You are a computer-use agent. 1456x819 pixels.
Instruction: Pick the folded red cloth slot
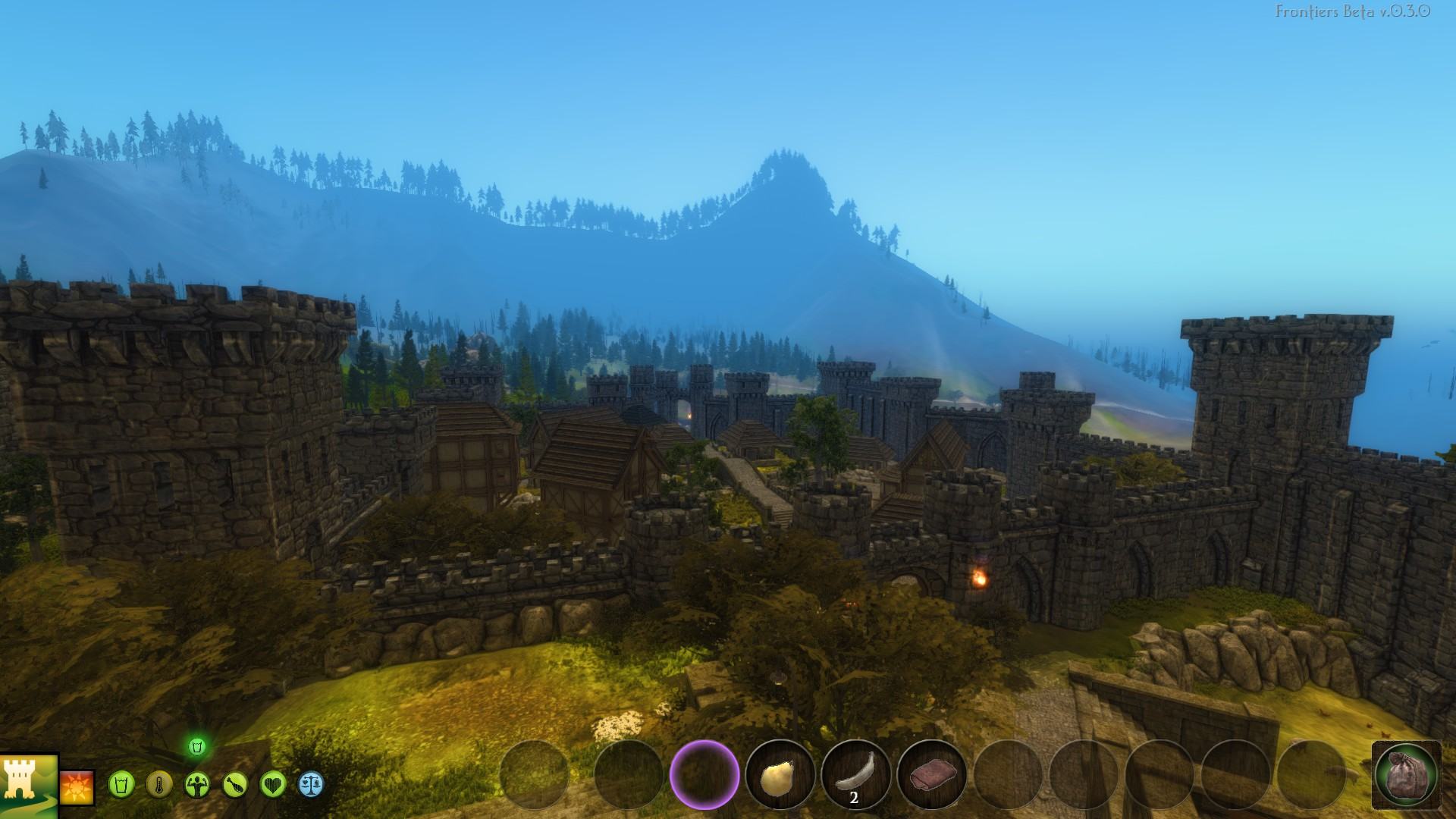click(932, 776)
